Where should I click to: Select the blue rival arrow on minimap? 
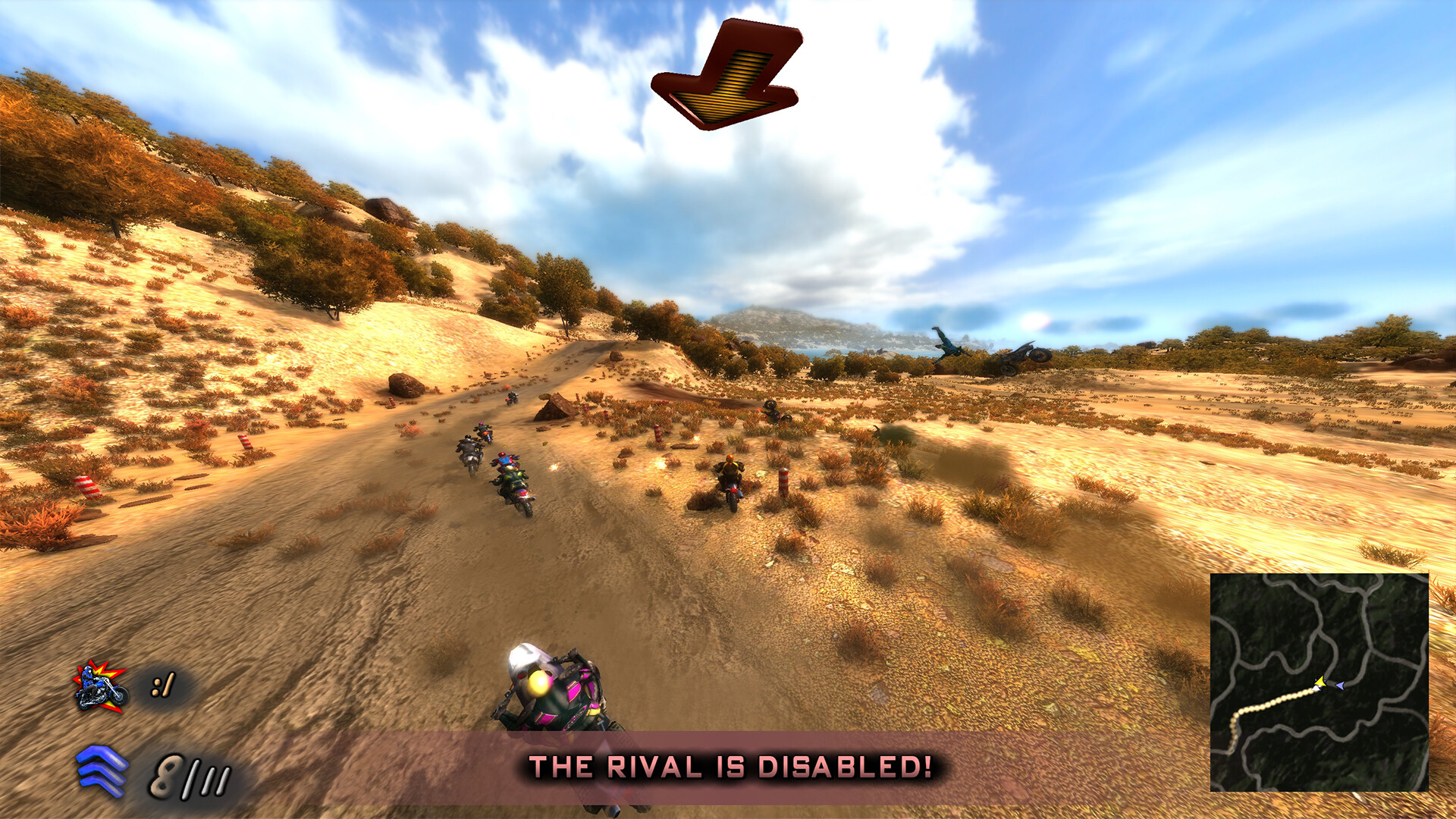1340,686
